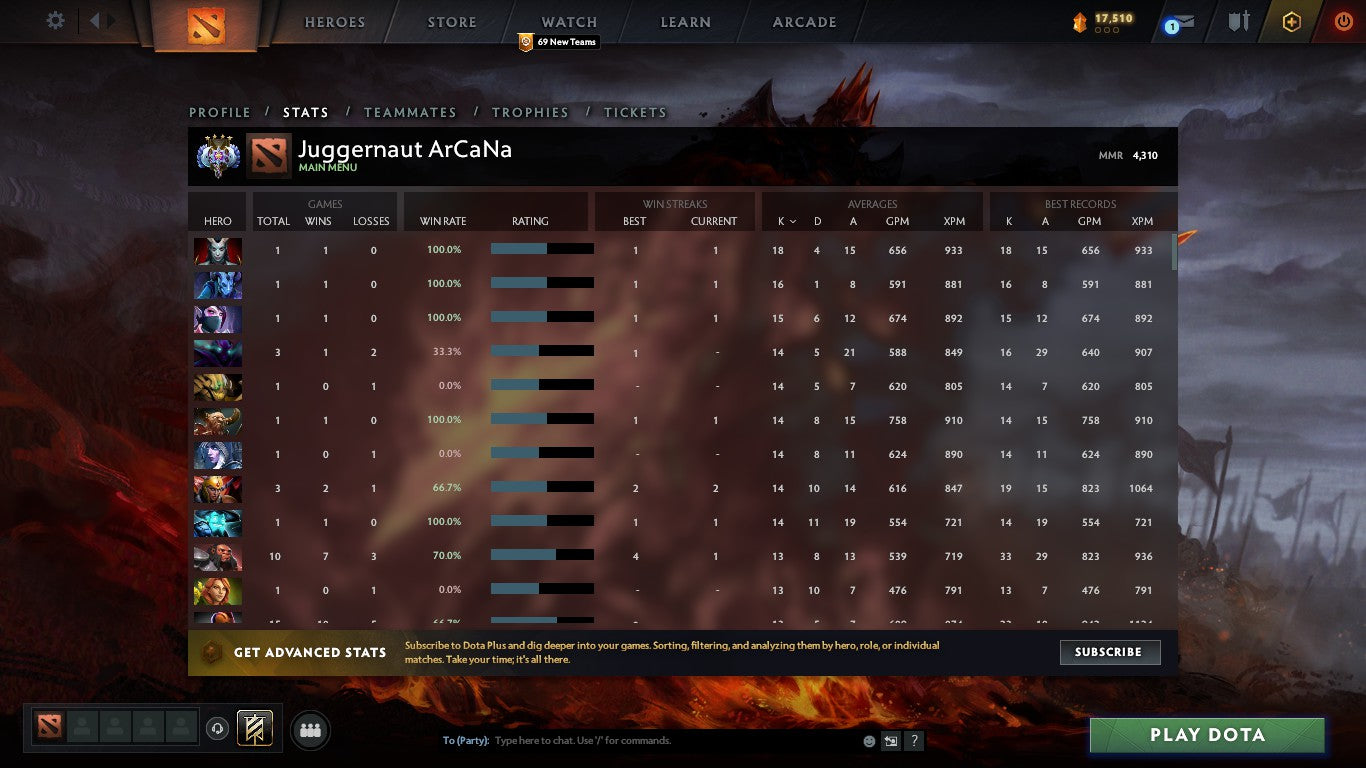Image resolution: width=1366 pixels, height=768 pixels.
Task: Open the notifications envelope showing 1 unread
Action: 1180,21
